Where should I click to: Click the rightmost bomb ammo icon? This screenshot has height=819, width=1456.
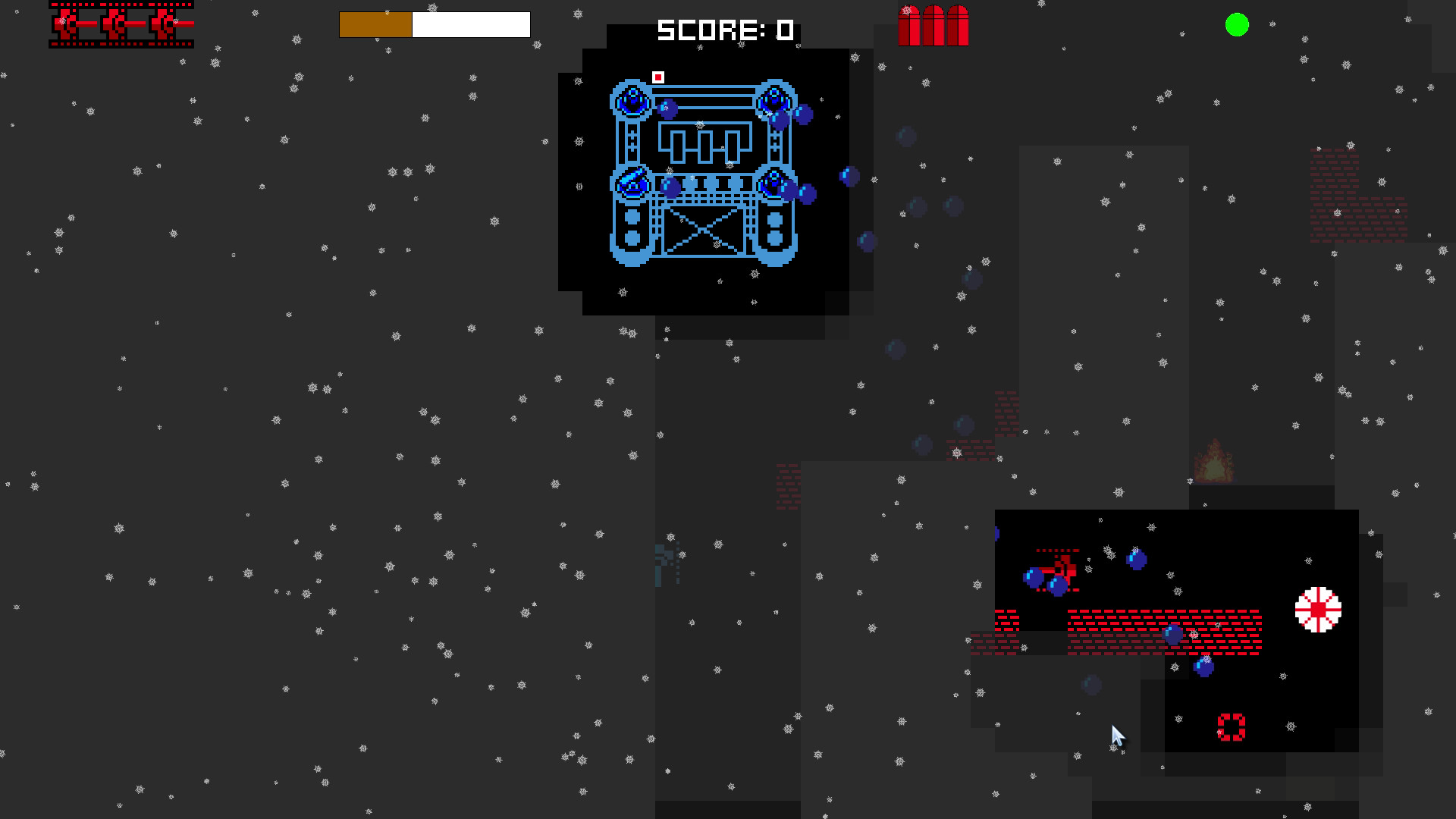tap(957, 24)
